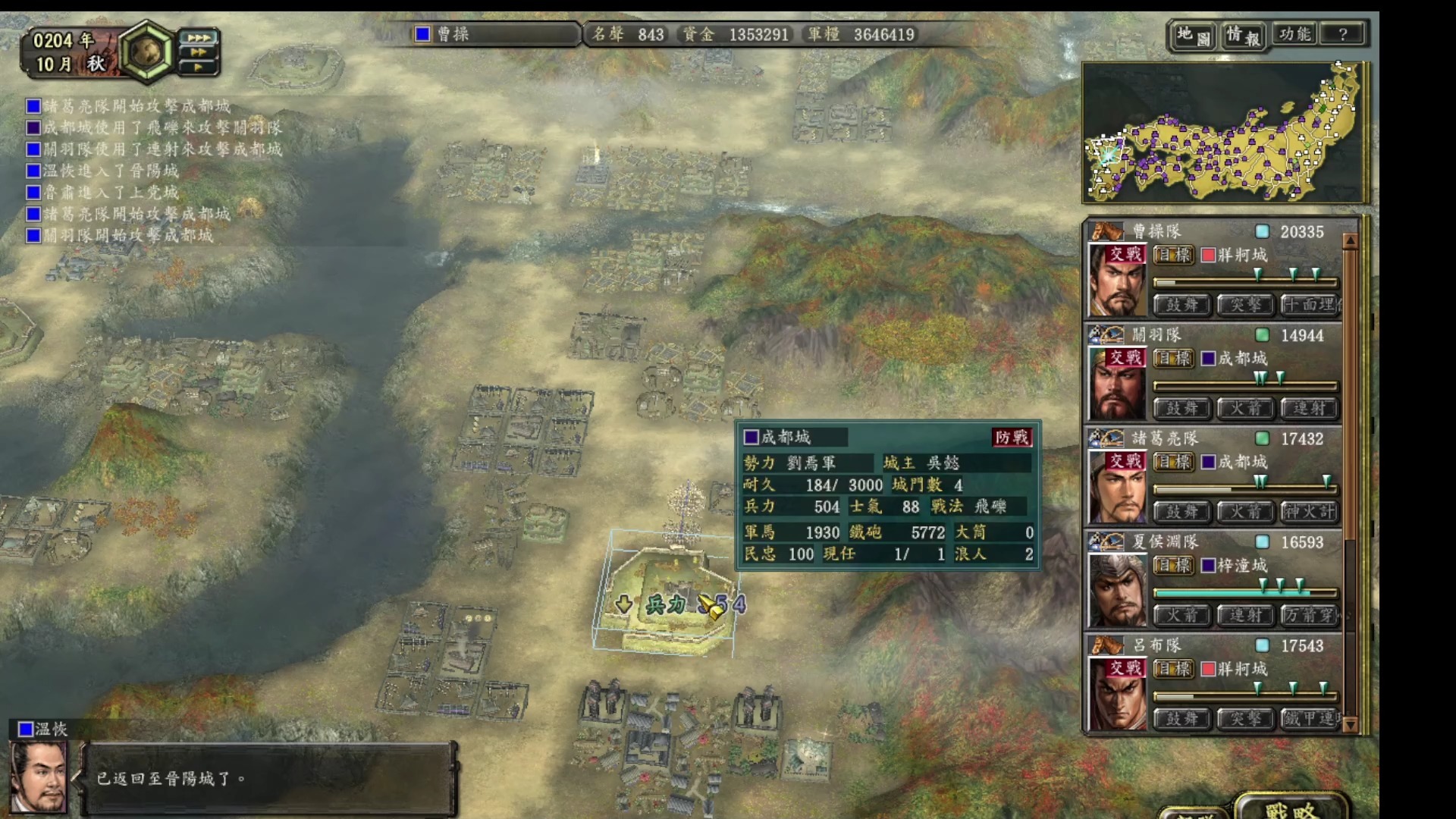Screen dimensions: 1456x819
Task: Use 十面埋伏 tactic for 曹操隊
Action: click(1310, 305)
